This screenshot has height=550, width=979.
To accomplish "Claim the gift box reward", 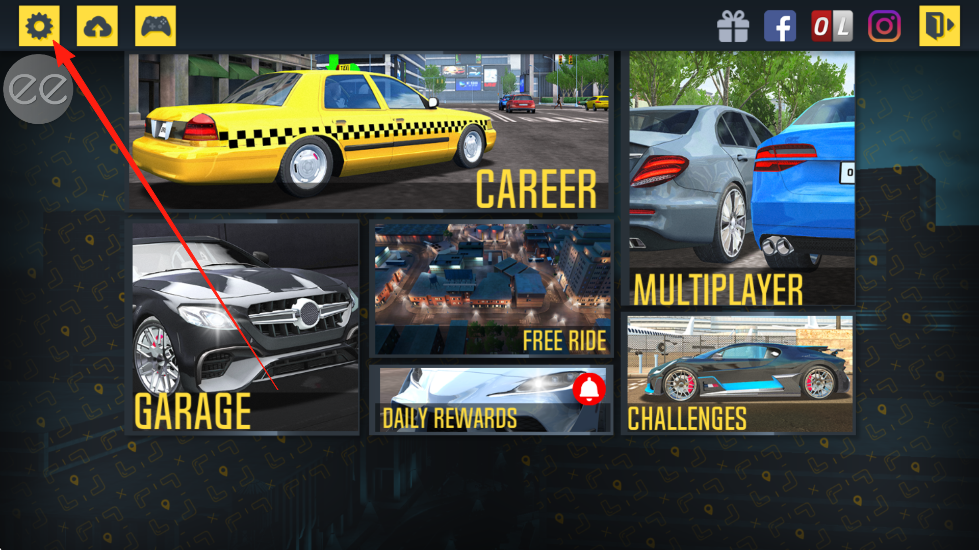I will (733, 26).
